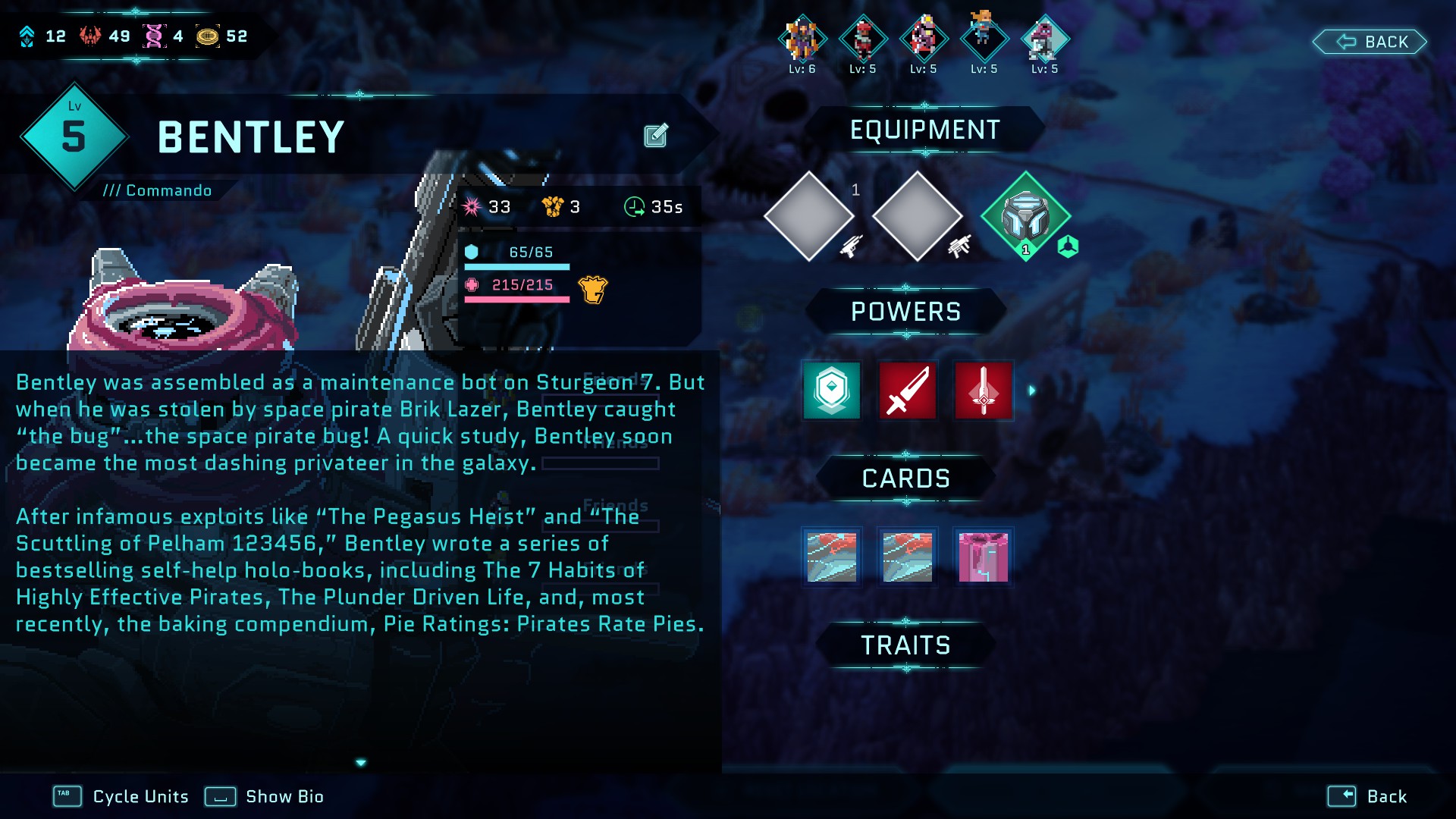Edit Bentley's name with the pencil icon
The width and height of the screenshot is (1456, 819).
(x=656, y=136)
